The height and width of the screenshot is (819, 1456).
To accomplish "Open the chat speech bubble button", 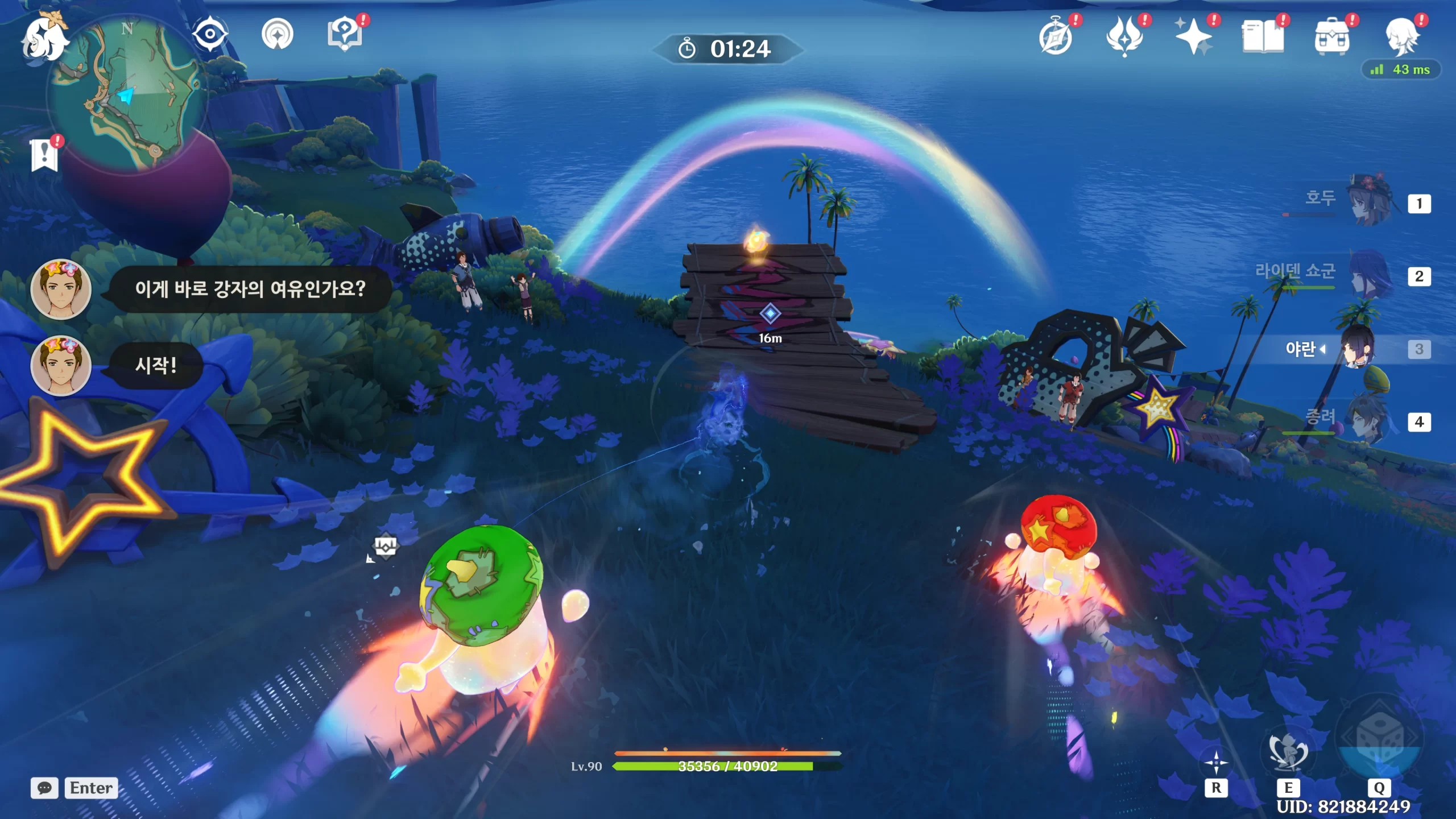I will (x=44, y=788).
